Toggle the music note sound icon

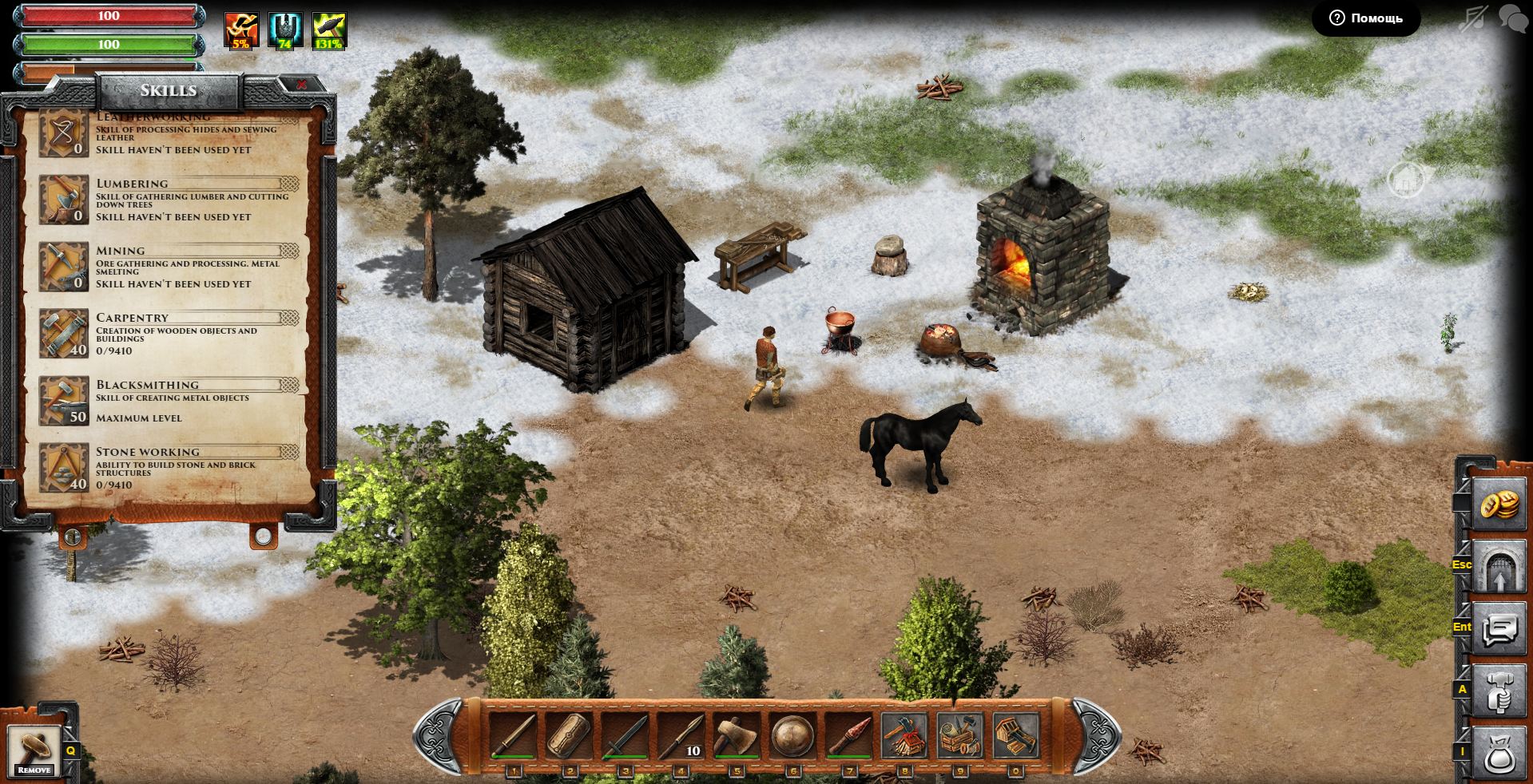coord(1474,18)
